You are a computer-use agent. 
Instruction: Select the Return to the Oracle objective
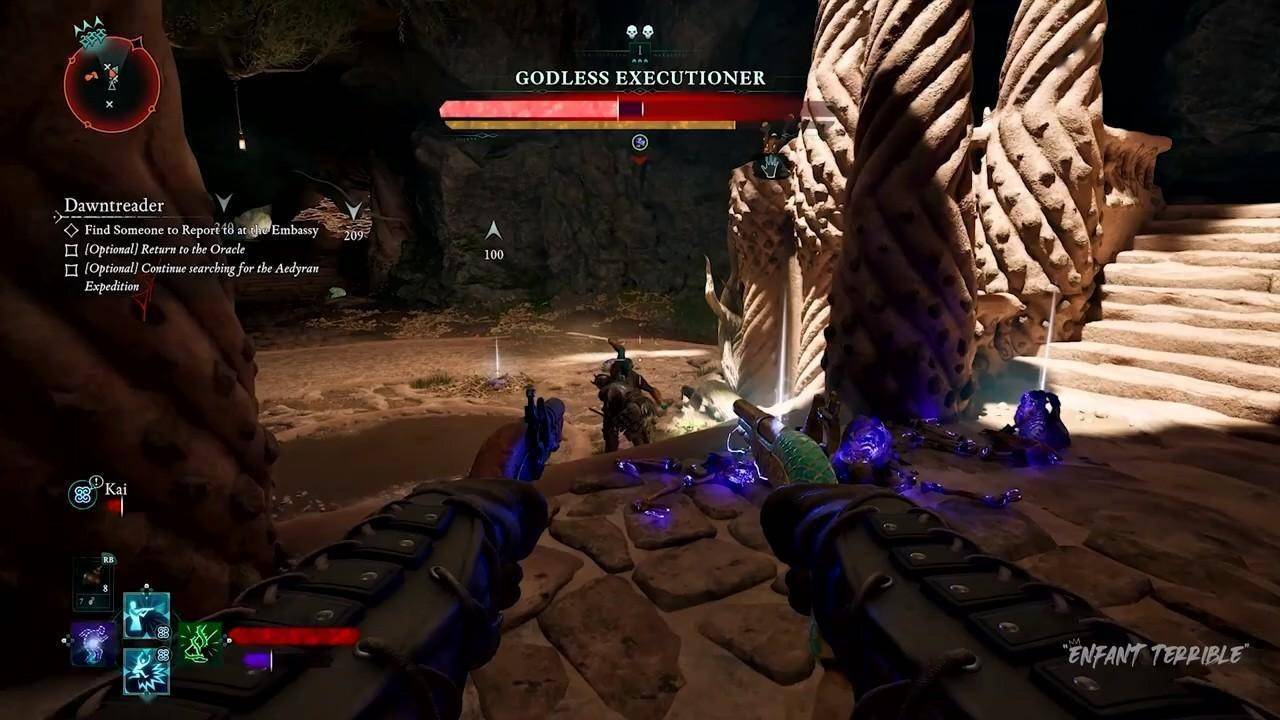coord(164,249)
